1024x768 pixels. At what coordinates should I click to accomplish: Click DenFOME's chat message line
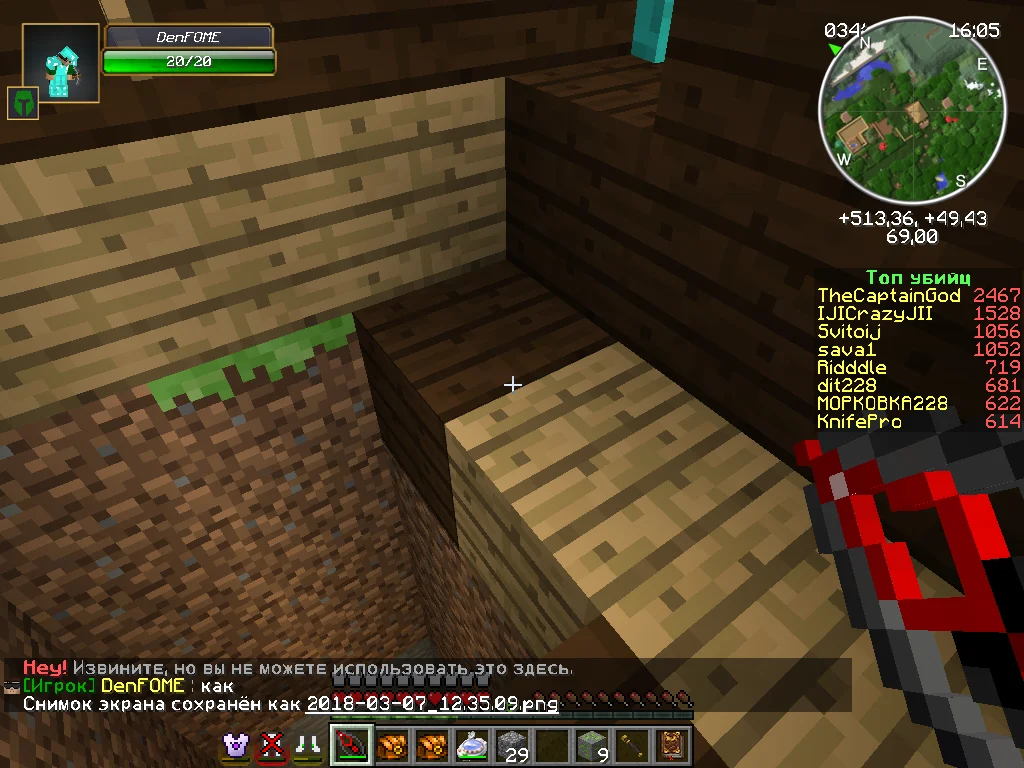(x=128, y=686)
